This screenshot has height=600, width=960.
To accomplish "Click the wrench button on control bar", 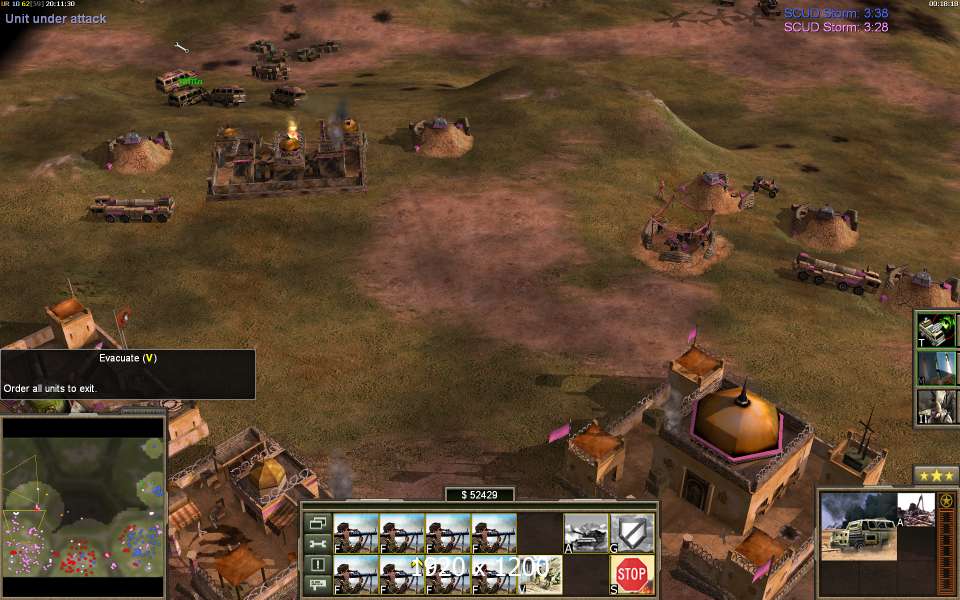I will [x=317, y=544].
